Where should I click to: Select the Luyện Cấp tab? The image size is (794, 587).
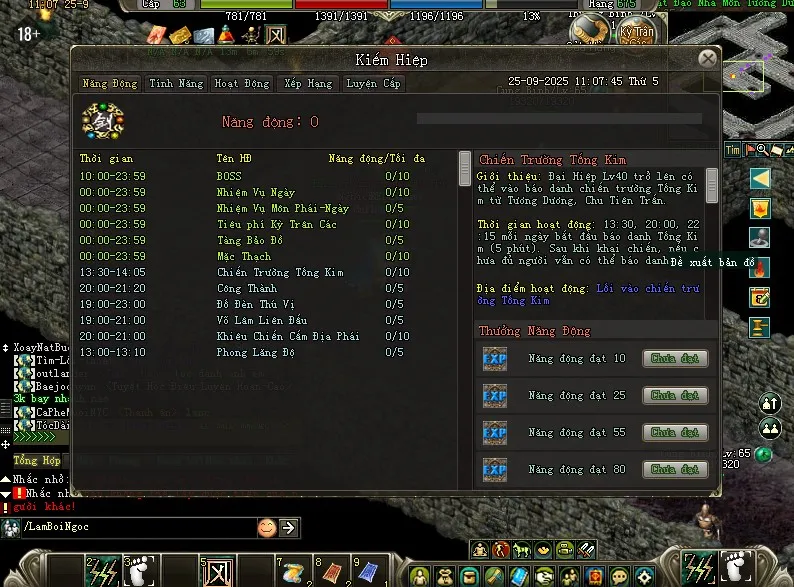[373, 84]
